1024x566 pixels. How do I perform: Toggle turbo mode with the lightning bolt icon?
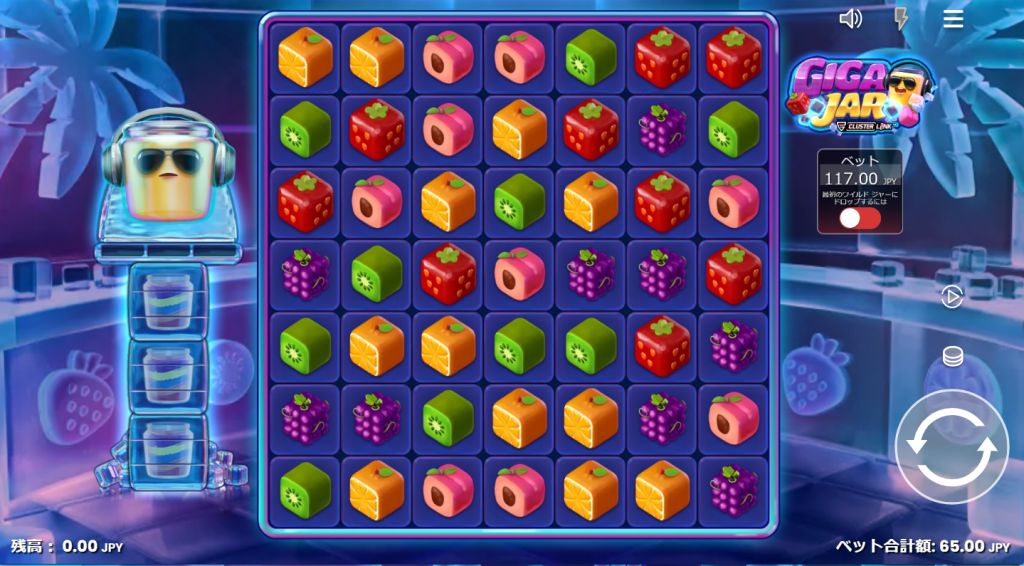pyautogui.click(x=901, y=19)
